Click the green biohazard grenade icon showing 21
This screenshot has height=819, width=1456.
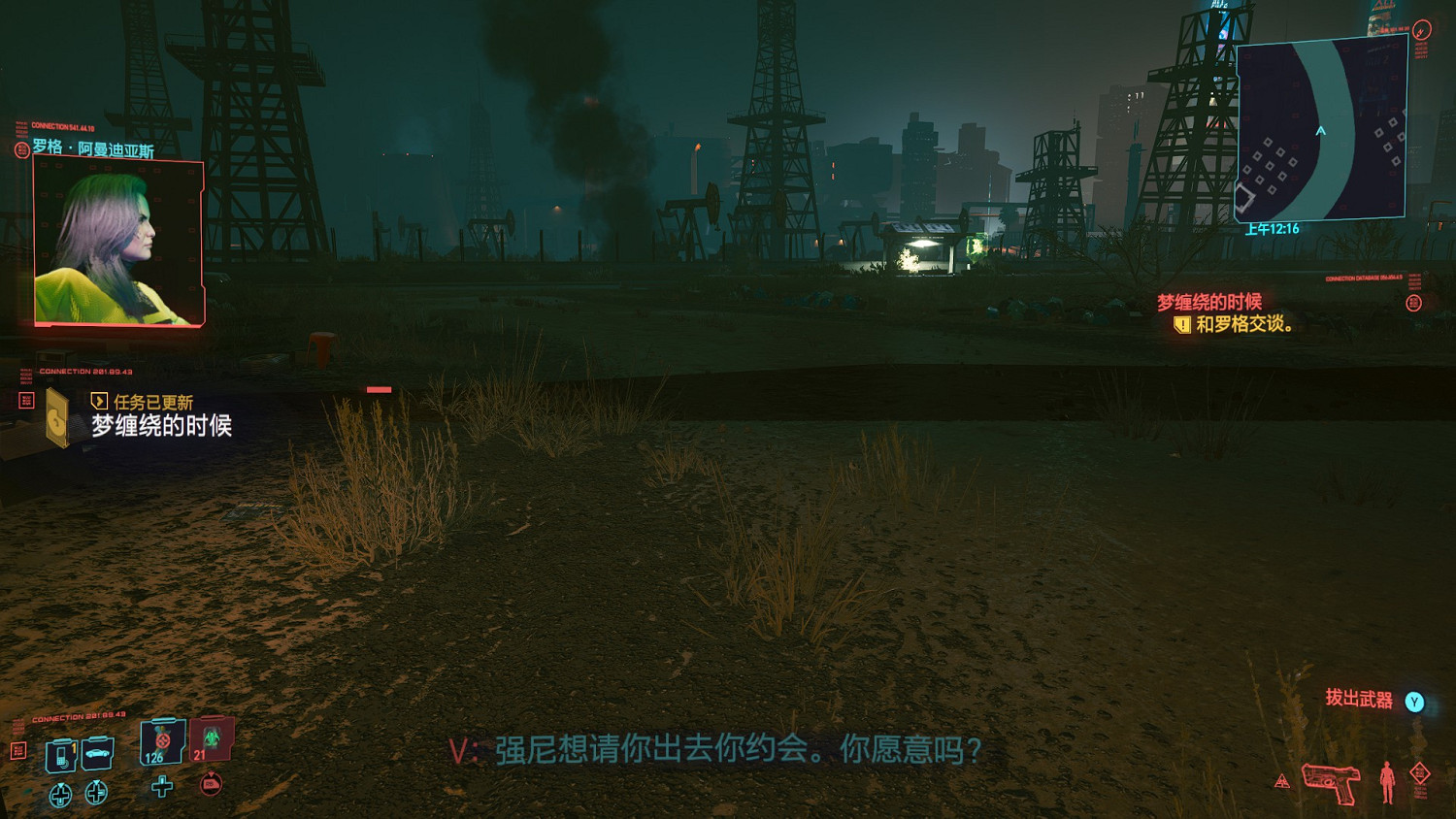coord(209,738)
